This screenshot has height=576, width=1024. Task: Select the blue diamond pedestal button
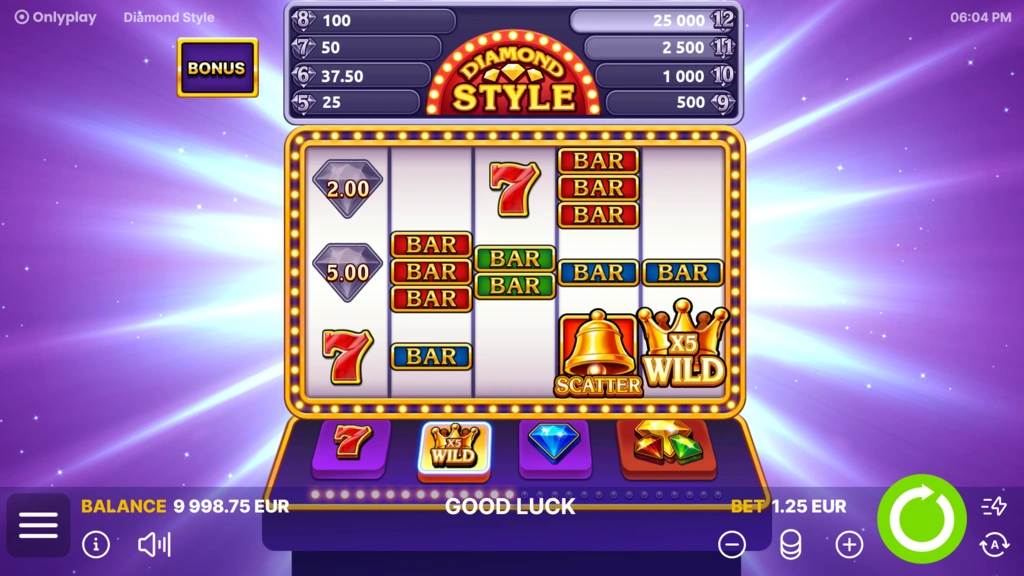(x=555, y=444)
